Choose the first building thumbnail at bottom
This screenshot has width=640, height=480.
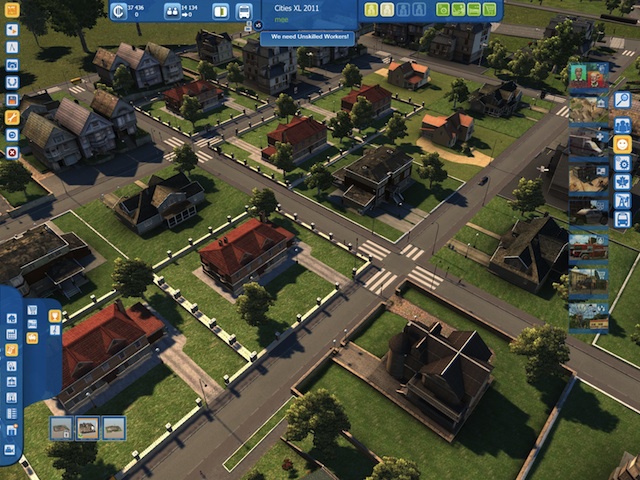tap(62, 428)
